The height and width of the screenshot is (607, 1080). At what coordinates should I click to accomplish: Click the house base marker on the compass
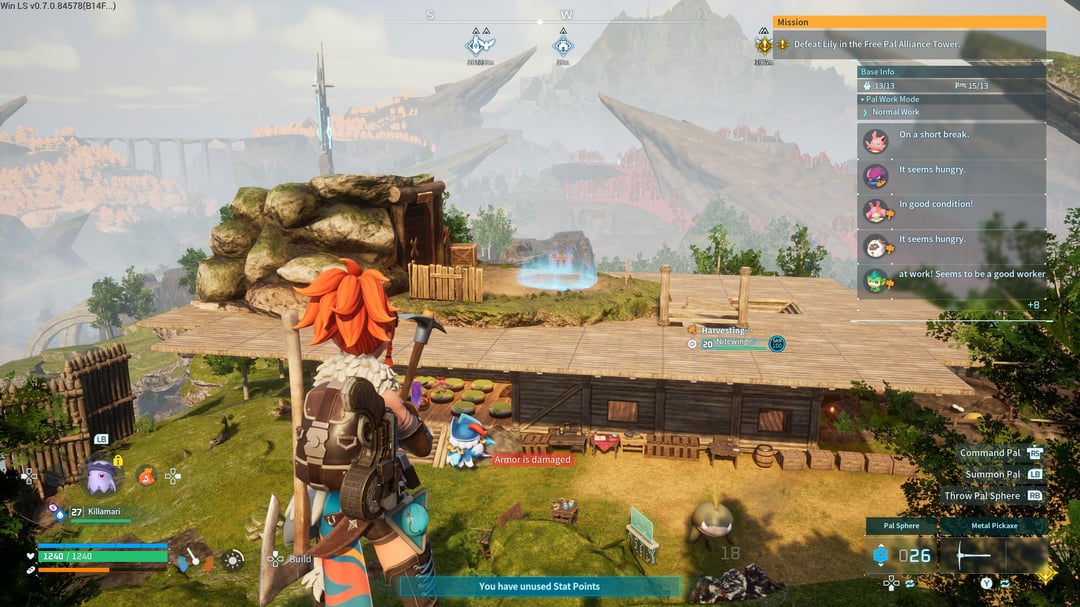pyautogui.click(x=564, y=45)
